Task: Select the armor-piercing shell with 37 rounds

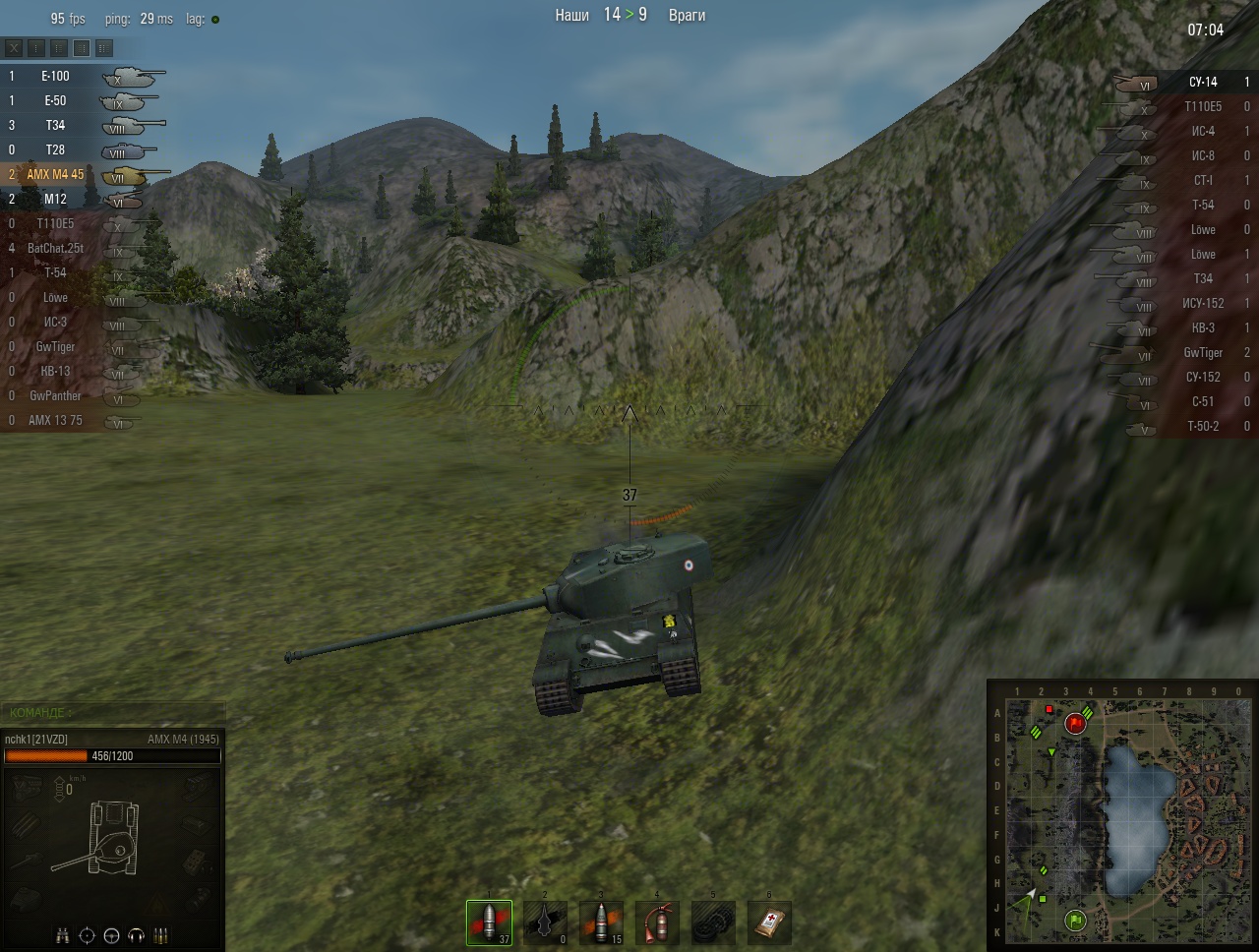Action: [489, 923]
